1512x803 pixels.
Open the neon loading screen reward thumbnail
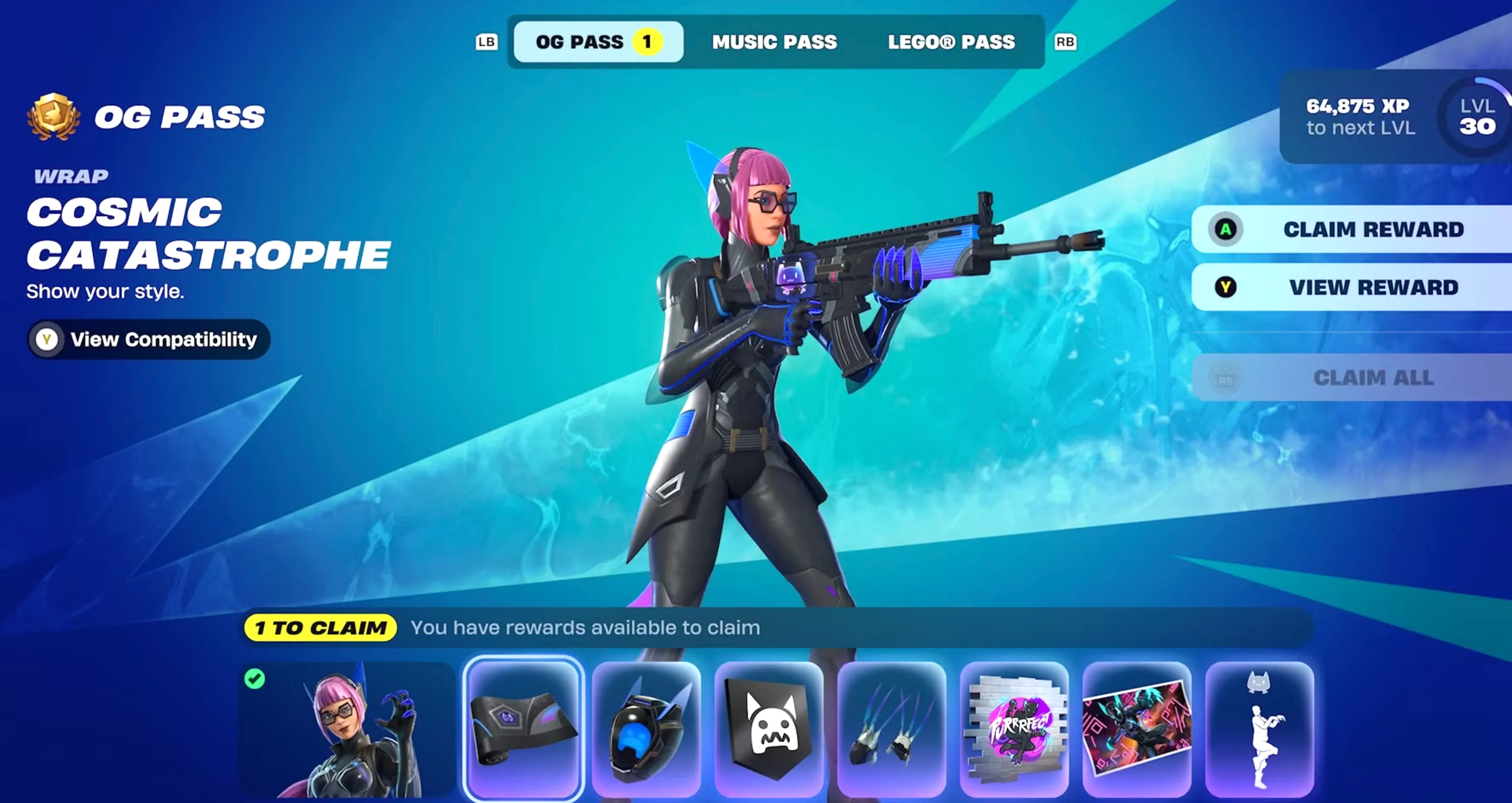(x=1139, y=727)
